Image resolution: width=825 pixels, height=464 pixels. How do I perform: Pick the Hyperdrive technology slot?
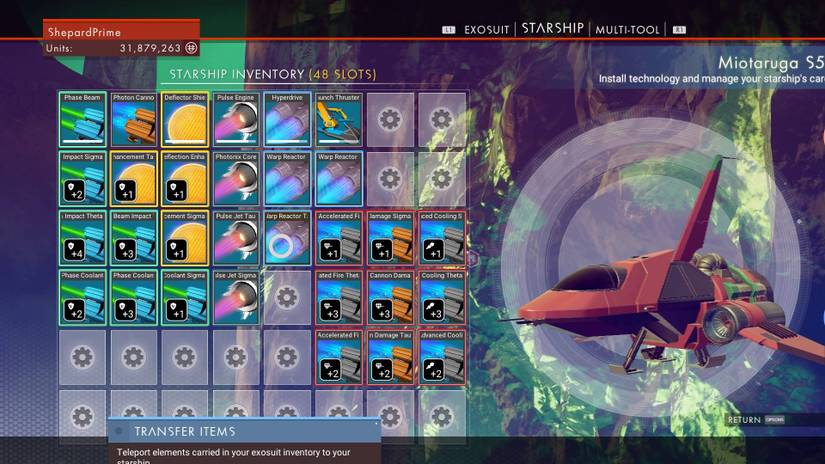(x=288, y=120)
